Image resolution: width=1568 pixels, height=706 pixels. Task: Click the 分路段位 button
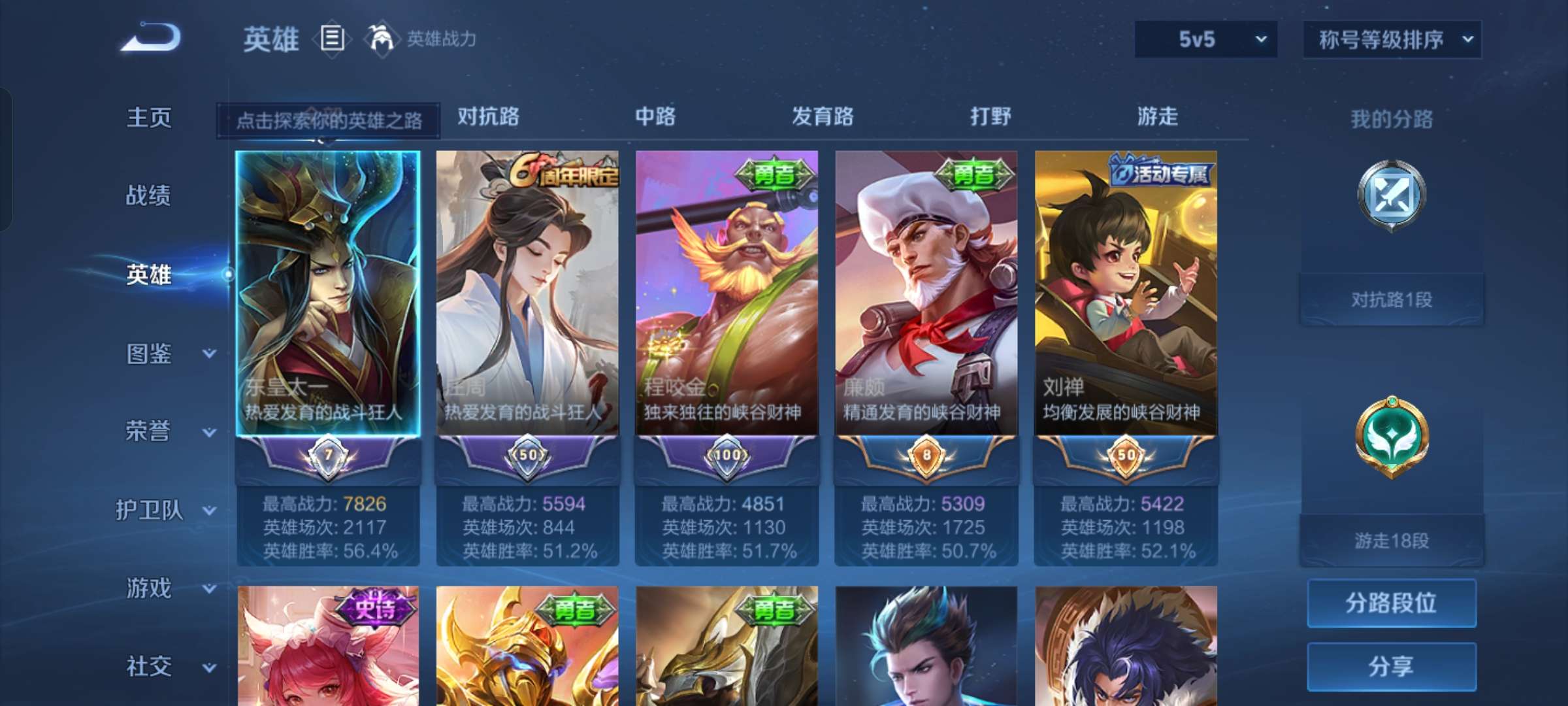point(1392,603)
